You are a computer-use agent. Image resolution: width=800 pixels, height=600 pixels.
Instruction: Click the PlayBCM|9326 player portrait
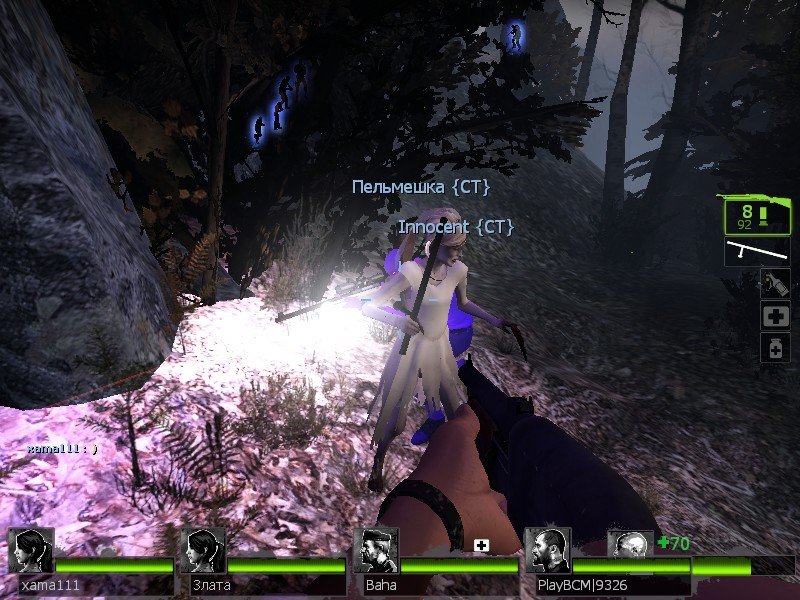point(548,551)
